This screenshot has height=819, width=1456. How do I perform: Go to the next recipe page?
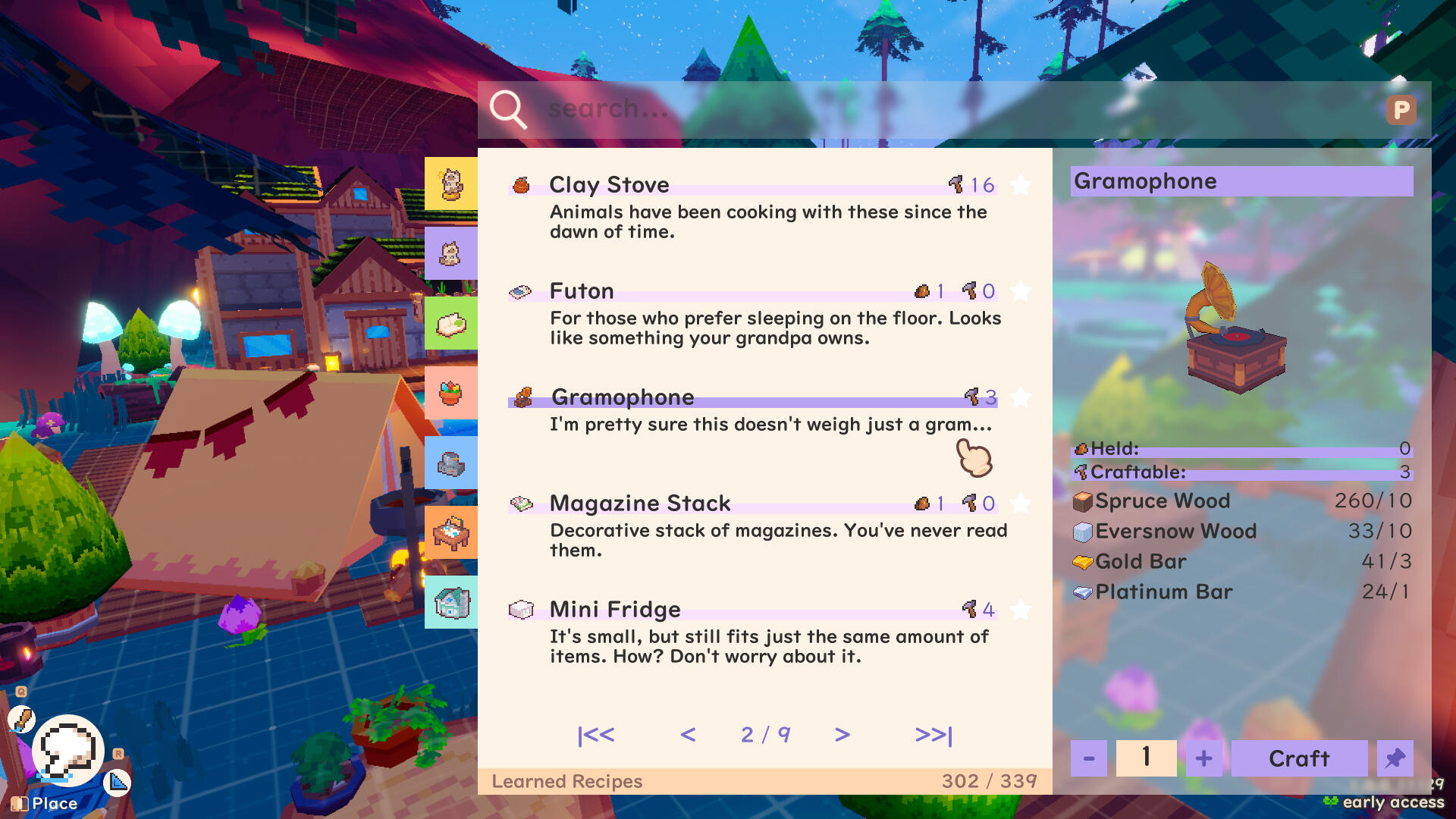(x=842, y=735)
